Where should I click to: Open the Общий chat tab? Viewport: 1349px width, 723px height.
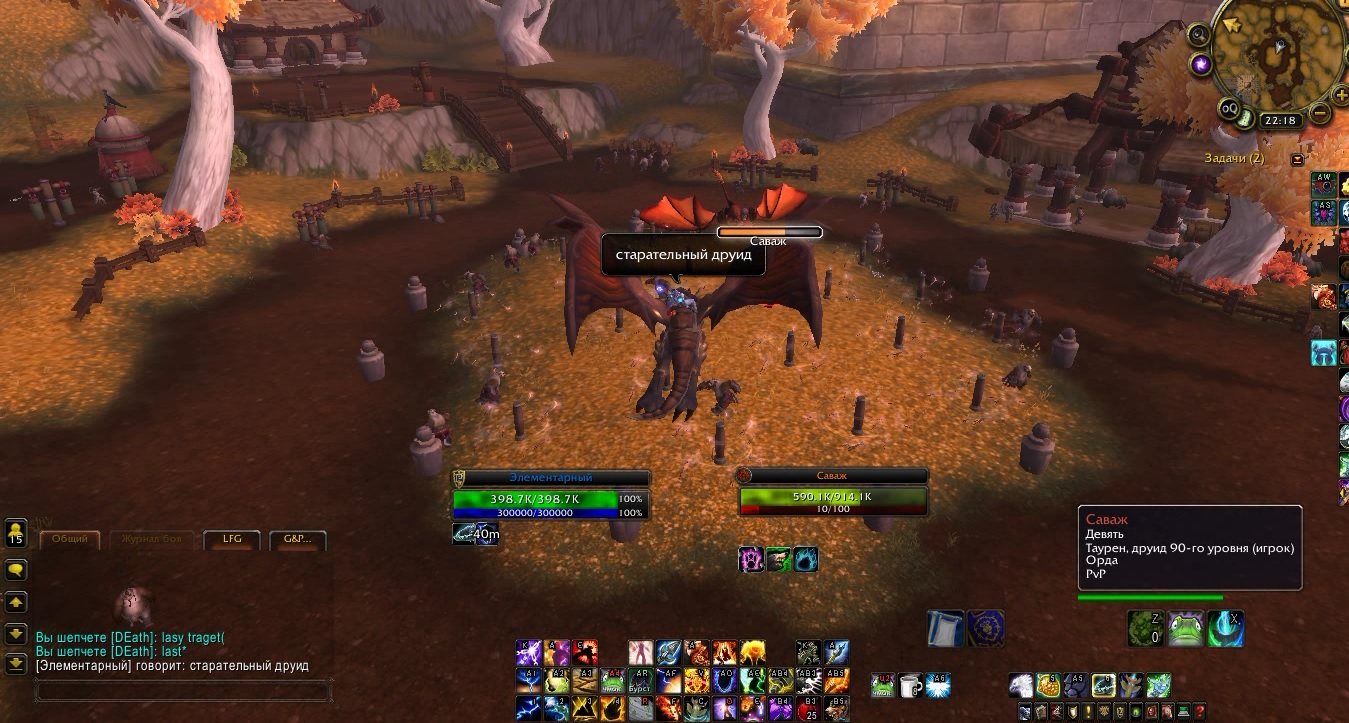pyautogui.click(x=71, y=539)
